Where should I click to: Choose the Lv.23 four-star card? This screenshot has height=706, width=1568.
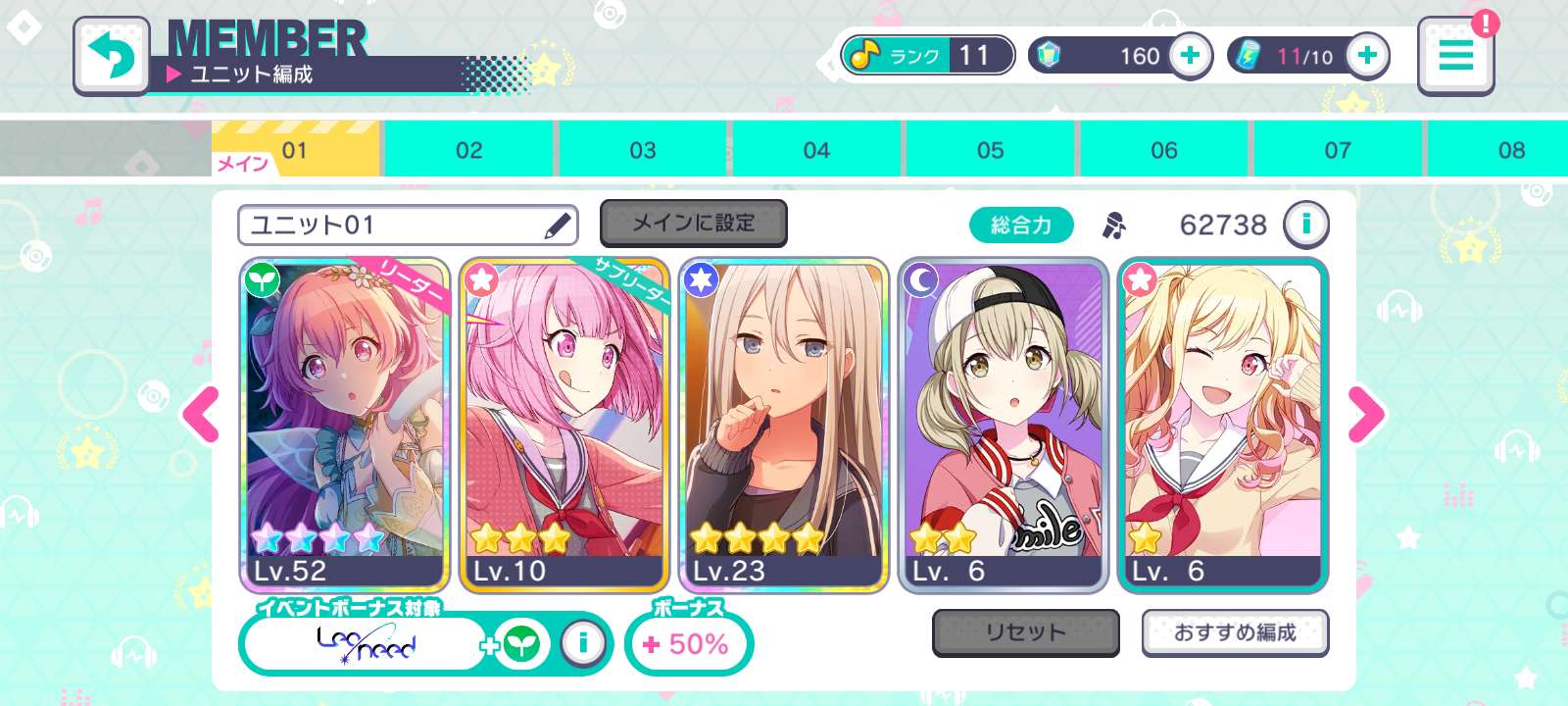(784, 425)
